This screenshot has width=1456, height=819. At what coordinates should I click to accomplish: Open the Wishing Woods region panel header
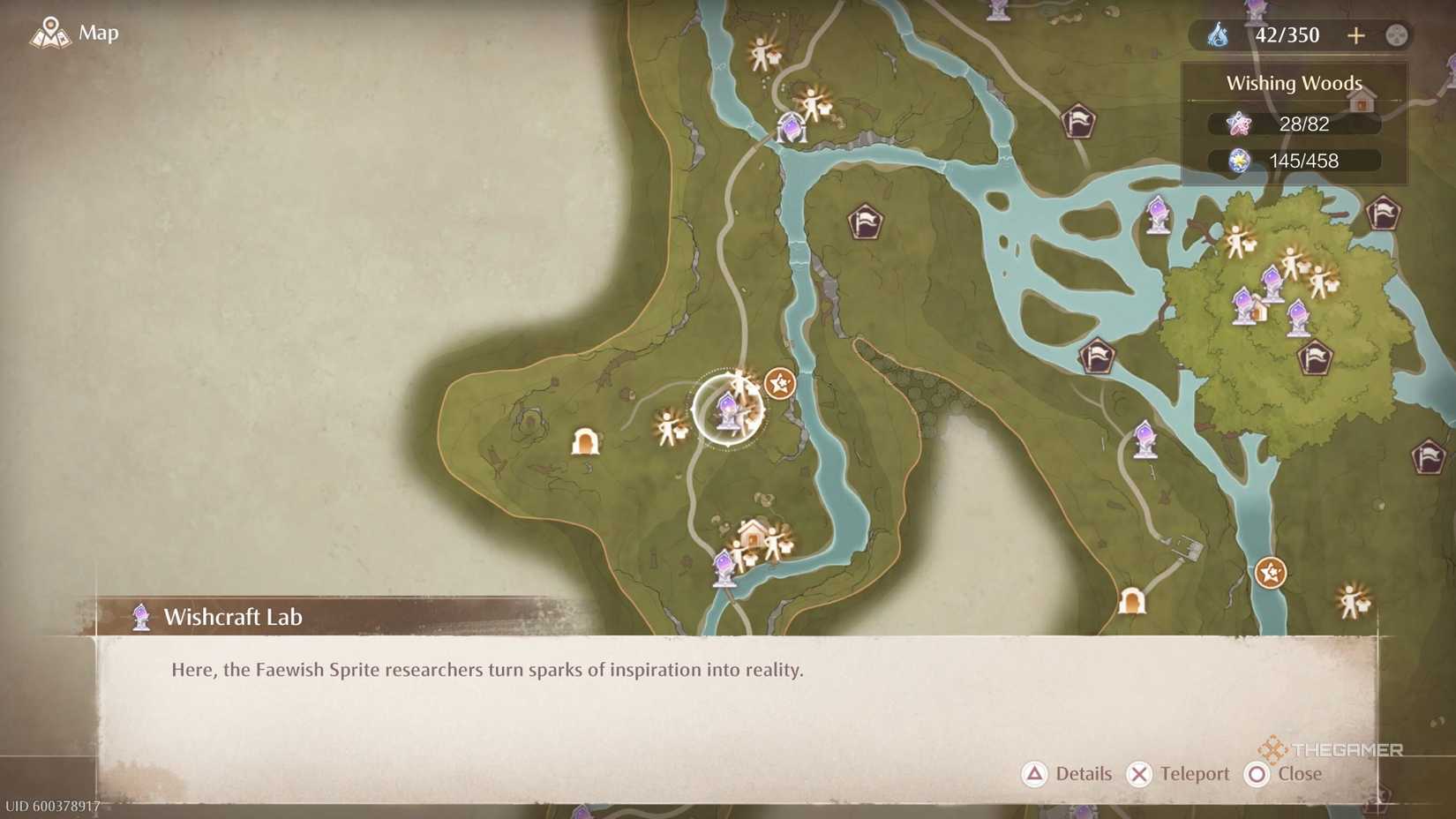(x=1294, y=82)
